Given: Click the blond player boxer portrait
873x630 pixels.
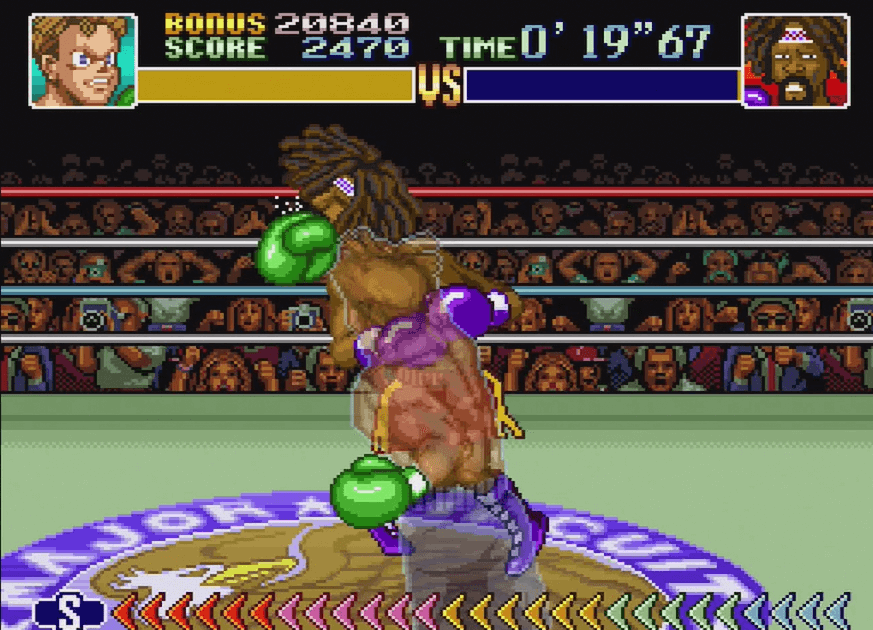Looking at the screenshot, I should 82,60.
